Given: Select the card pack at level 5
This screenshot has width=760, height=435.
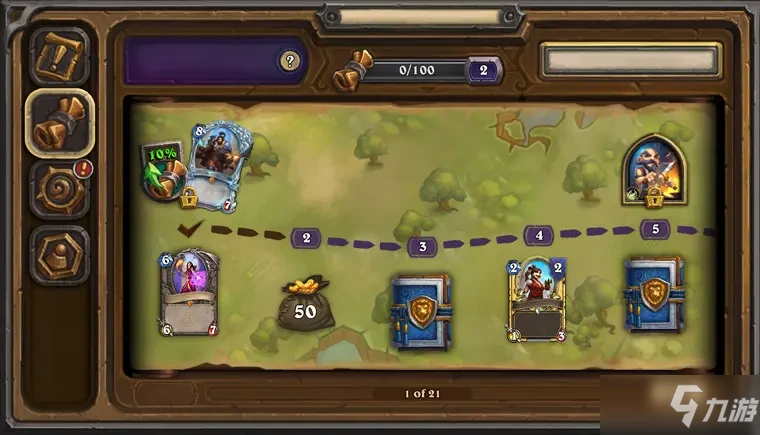Looking at the screenshot, I should pos(654,294).
